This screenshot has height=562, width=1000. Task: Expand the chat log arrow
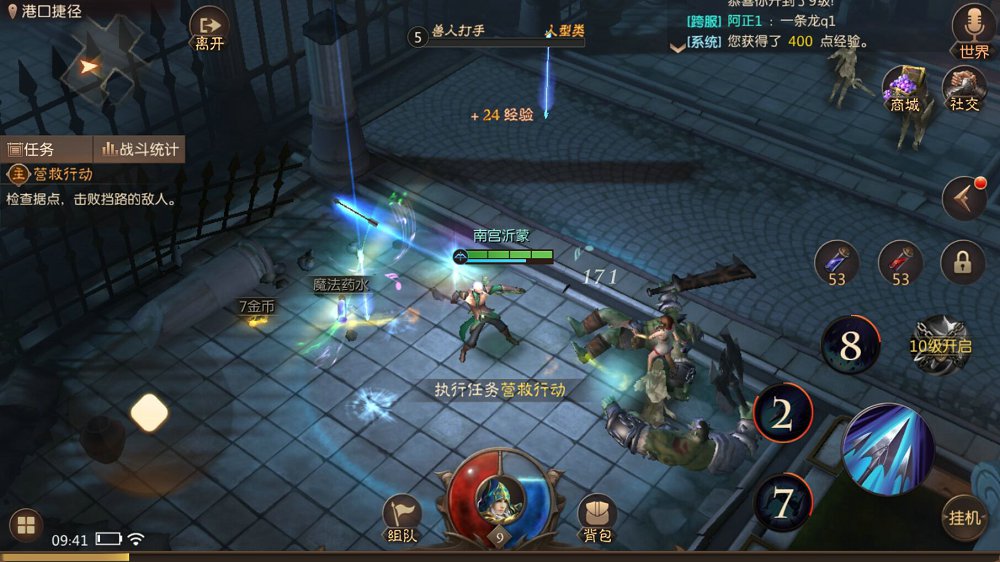pos(677,43)
